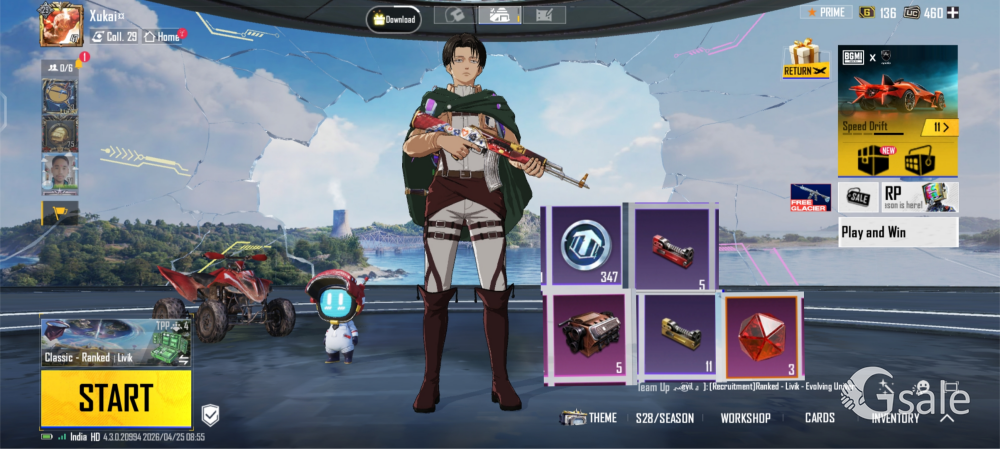Open the Prime subscription page

click(x=826, y=13)
